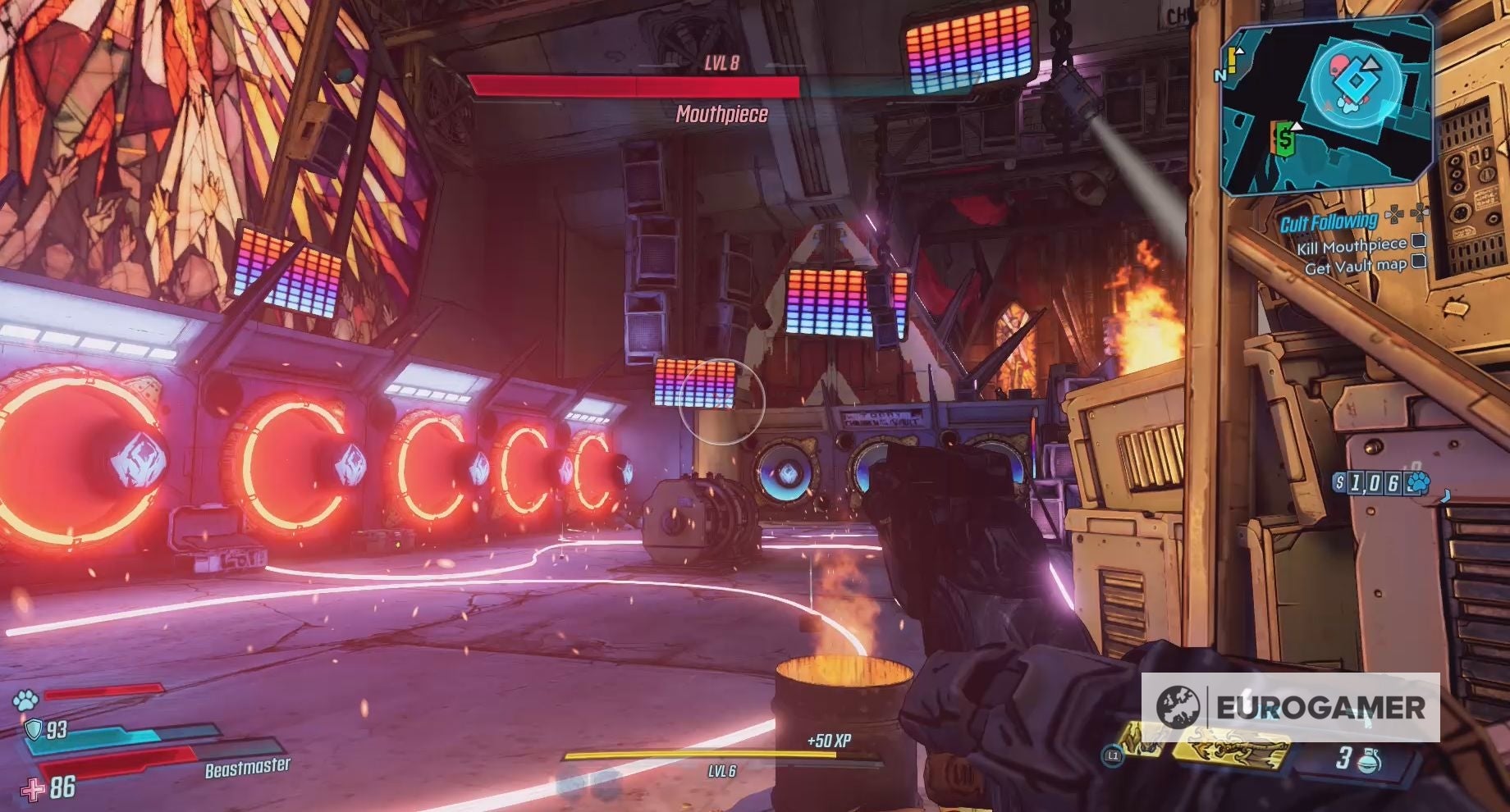Select the grenade icon showing count 3
The width and height of the screenshot is (1510, 812).
pyautogui.click(x=1368, y=760)
